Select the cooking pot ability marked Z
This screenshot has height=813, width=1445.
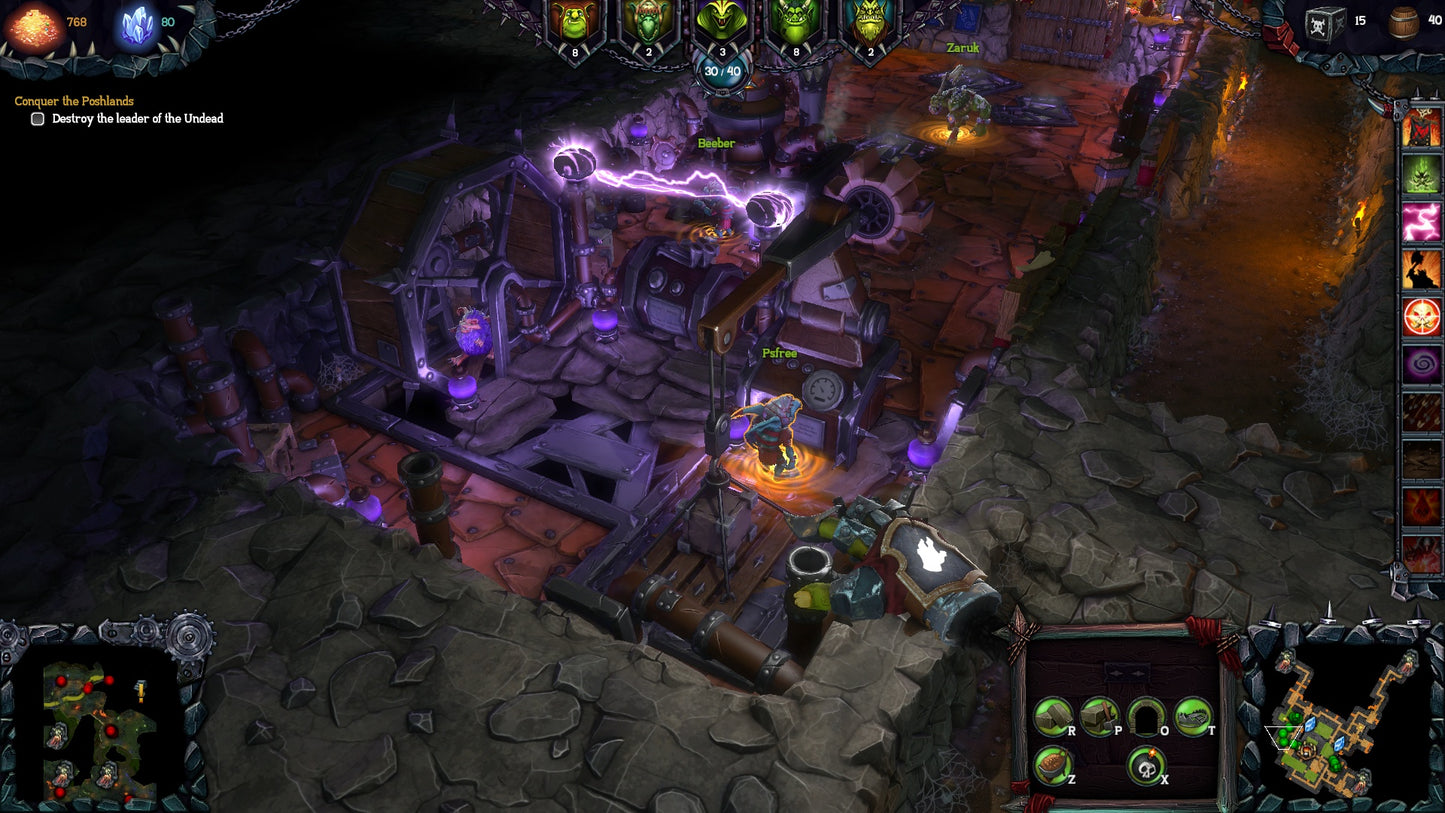pyautogui.click(x=1051, y=766)
